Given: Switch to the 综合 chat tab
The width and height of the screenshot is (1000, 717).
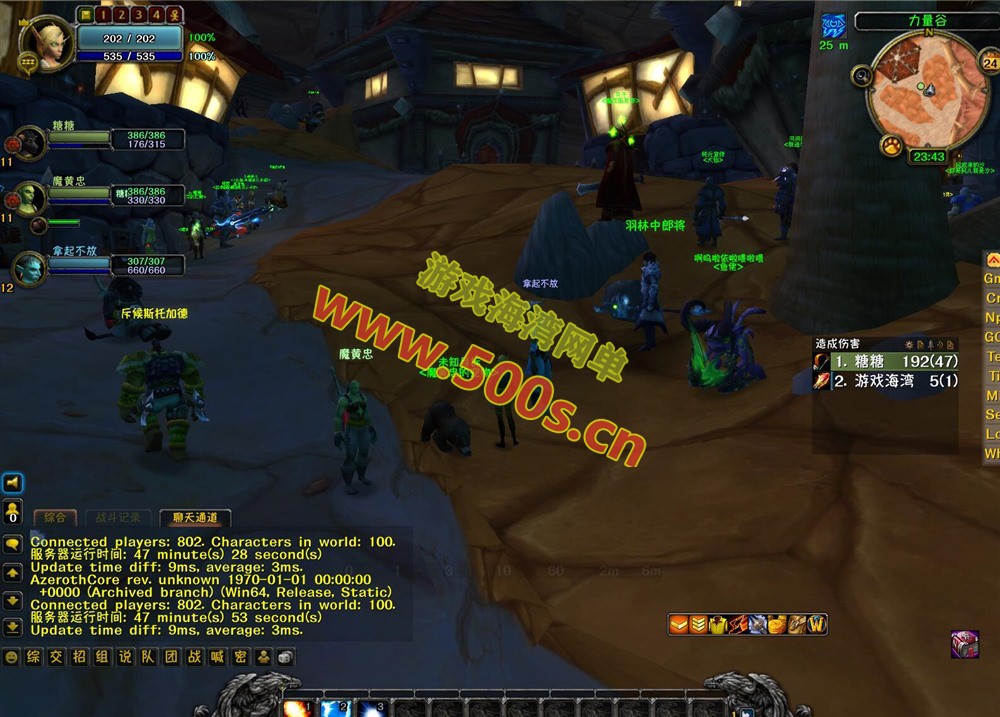Looking at the screenshot, I should pyautogui.click(x=55, y=518).
